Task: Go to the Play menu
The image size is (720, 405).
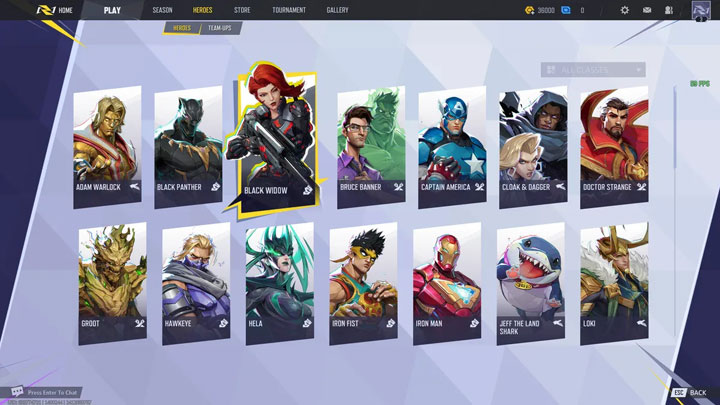Action: pyautogui.click(x=114, y=10)
